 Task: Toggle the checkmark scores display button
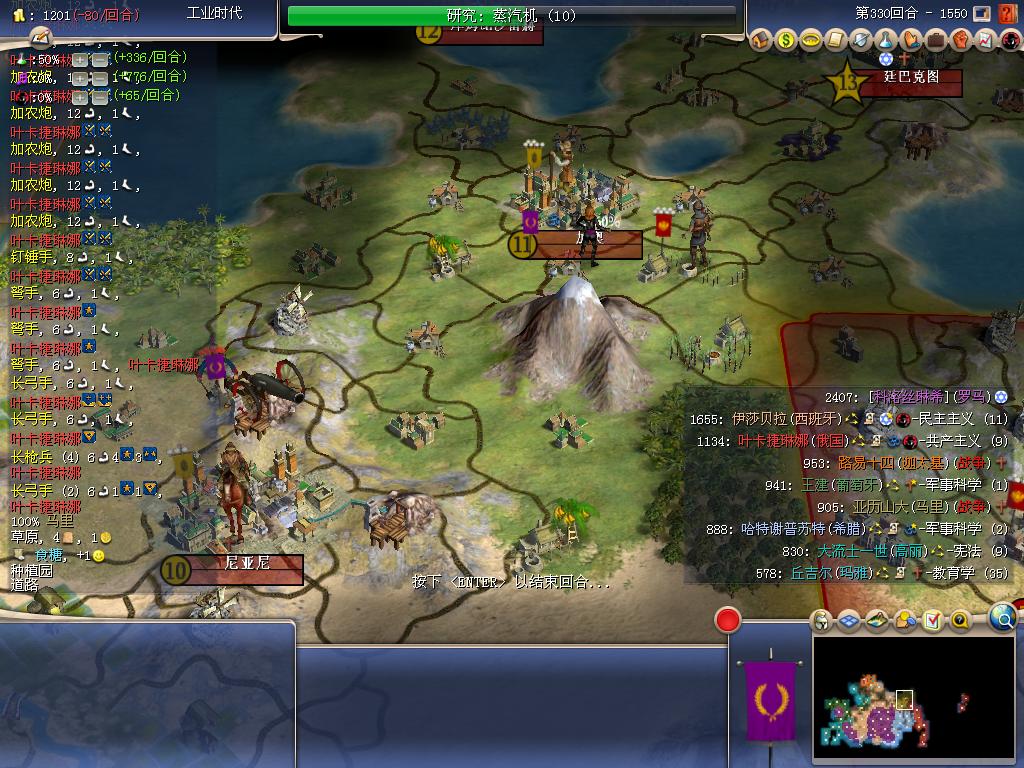coord(932,621)
